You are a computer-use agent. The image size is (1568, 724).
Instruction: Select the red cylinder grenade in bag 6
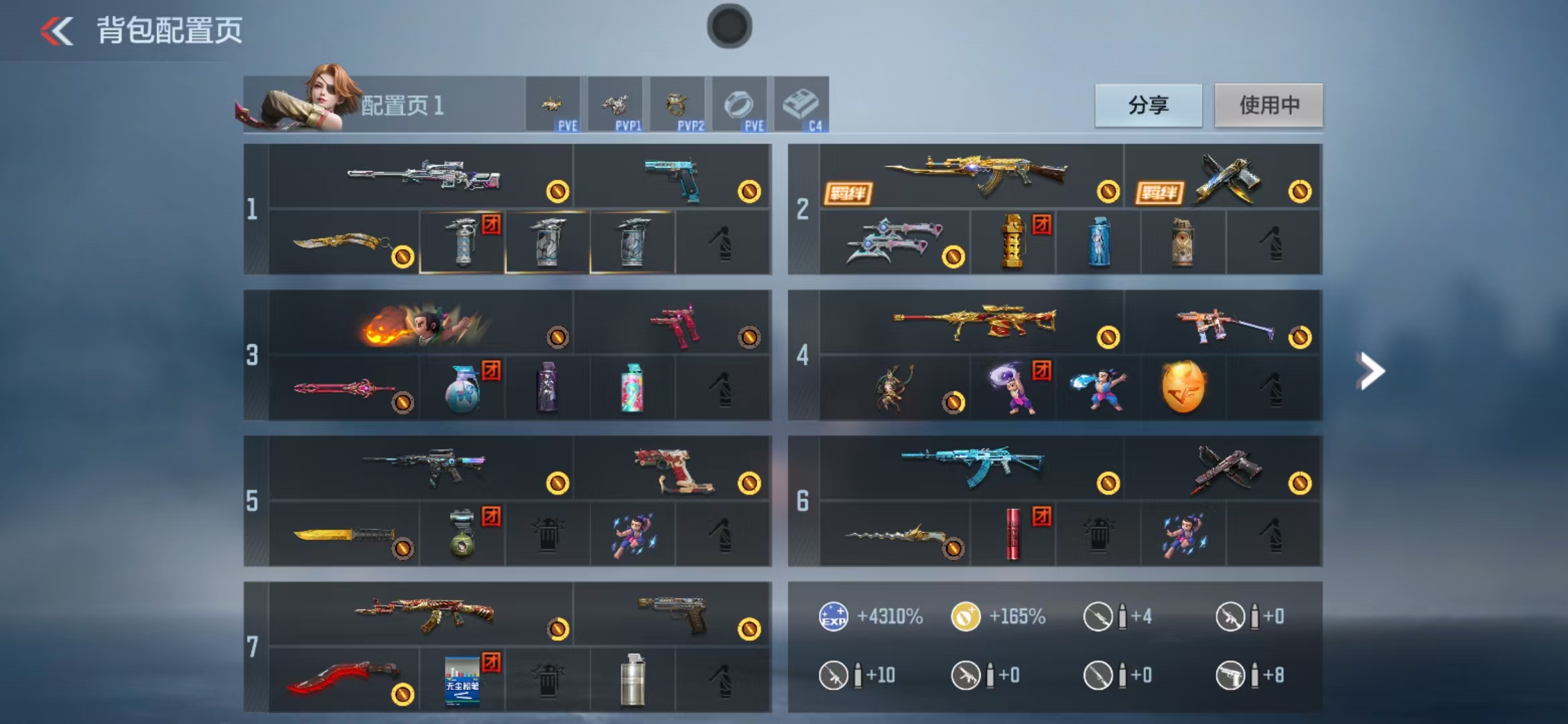(x=1012, y=534)
